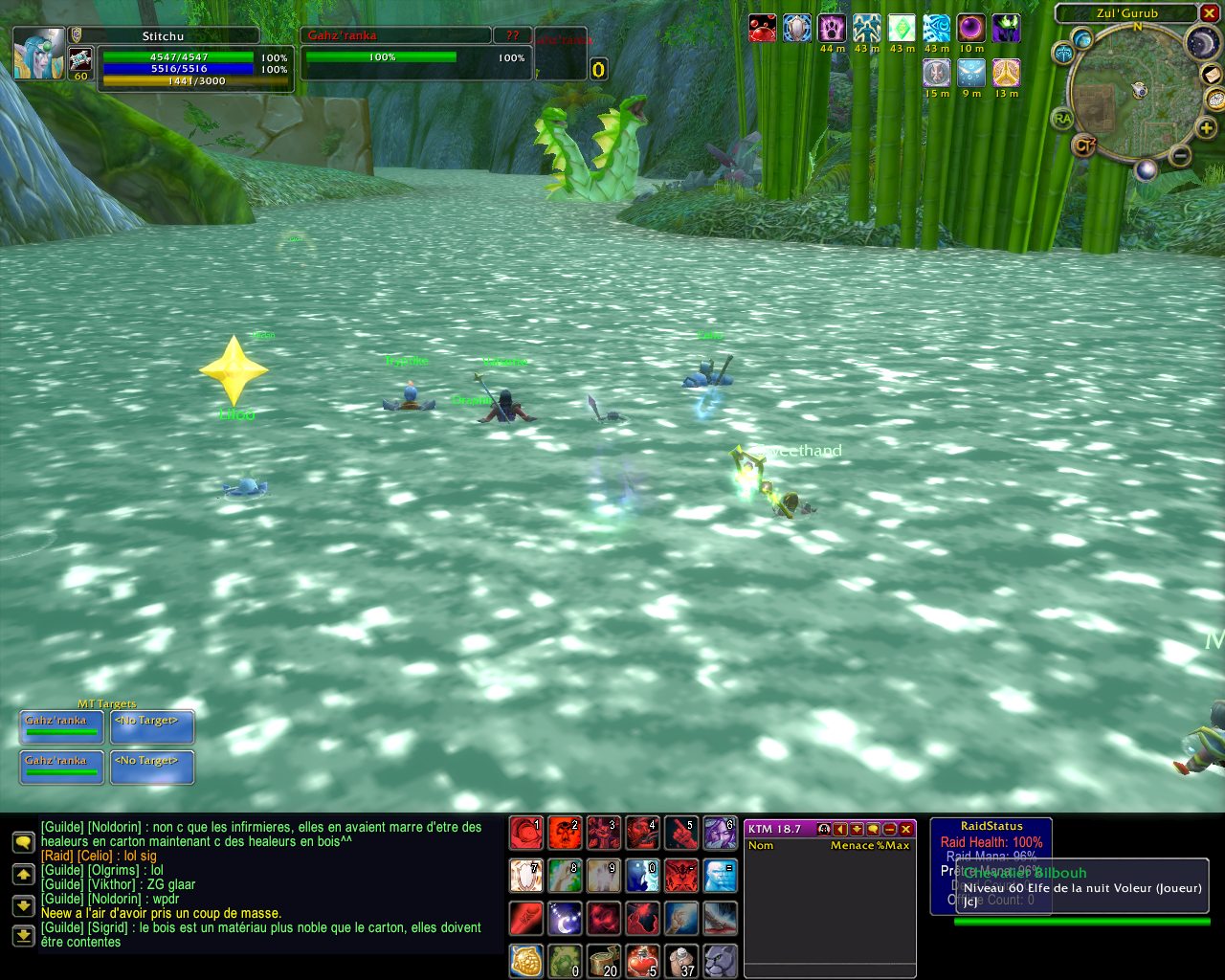
Task: Minimize the KTM threat meter window
Action: (890, 829)
